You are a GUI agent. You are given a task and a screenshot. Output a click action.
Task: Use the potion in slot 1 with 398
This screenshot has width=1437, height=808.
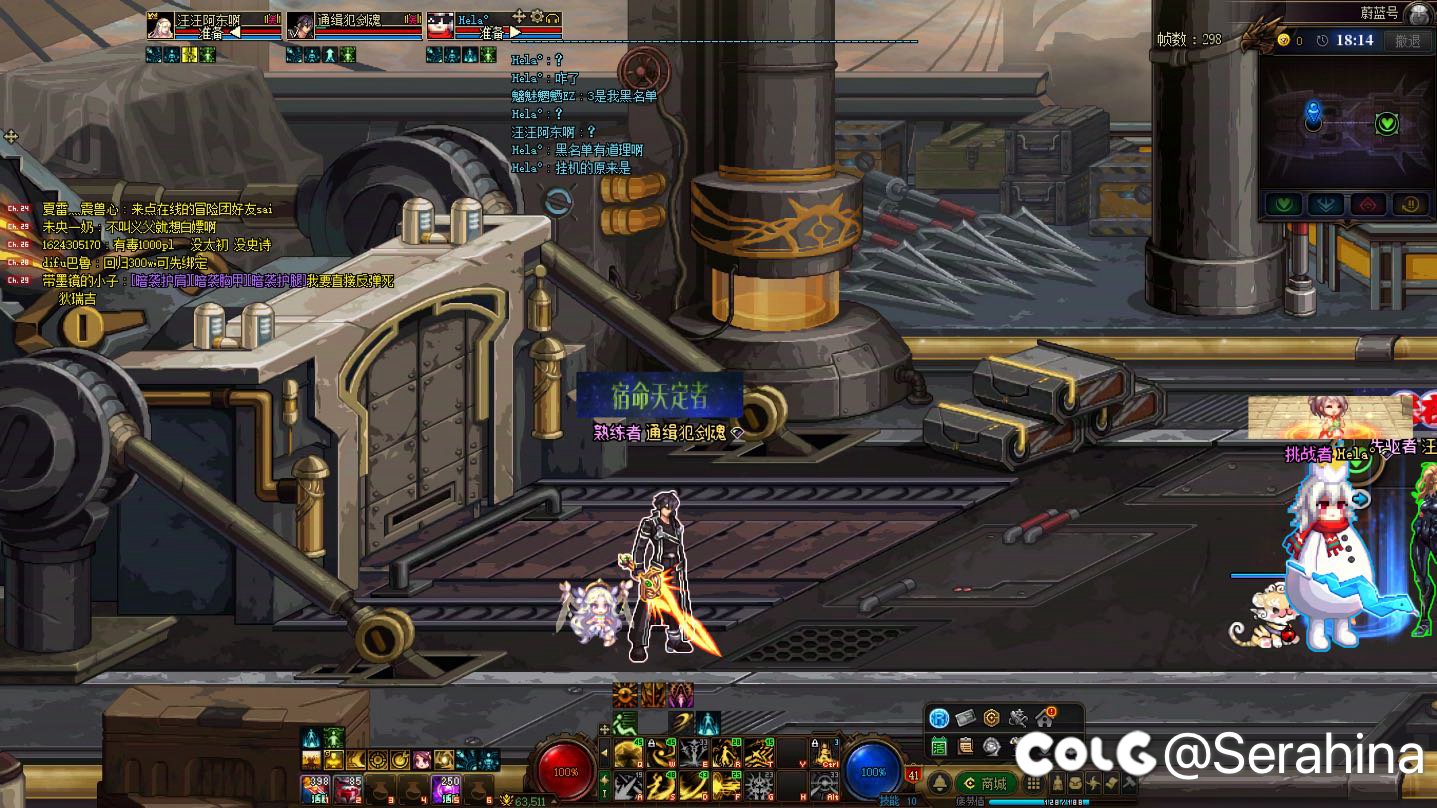click(x=316, y=788)
